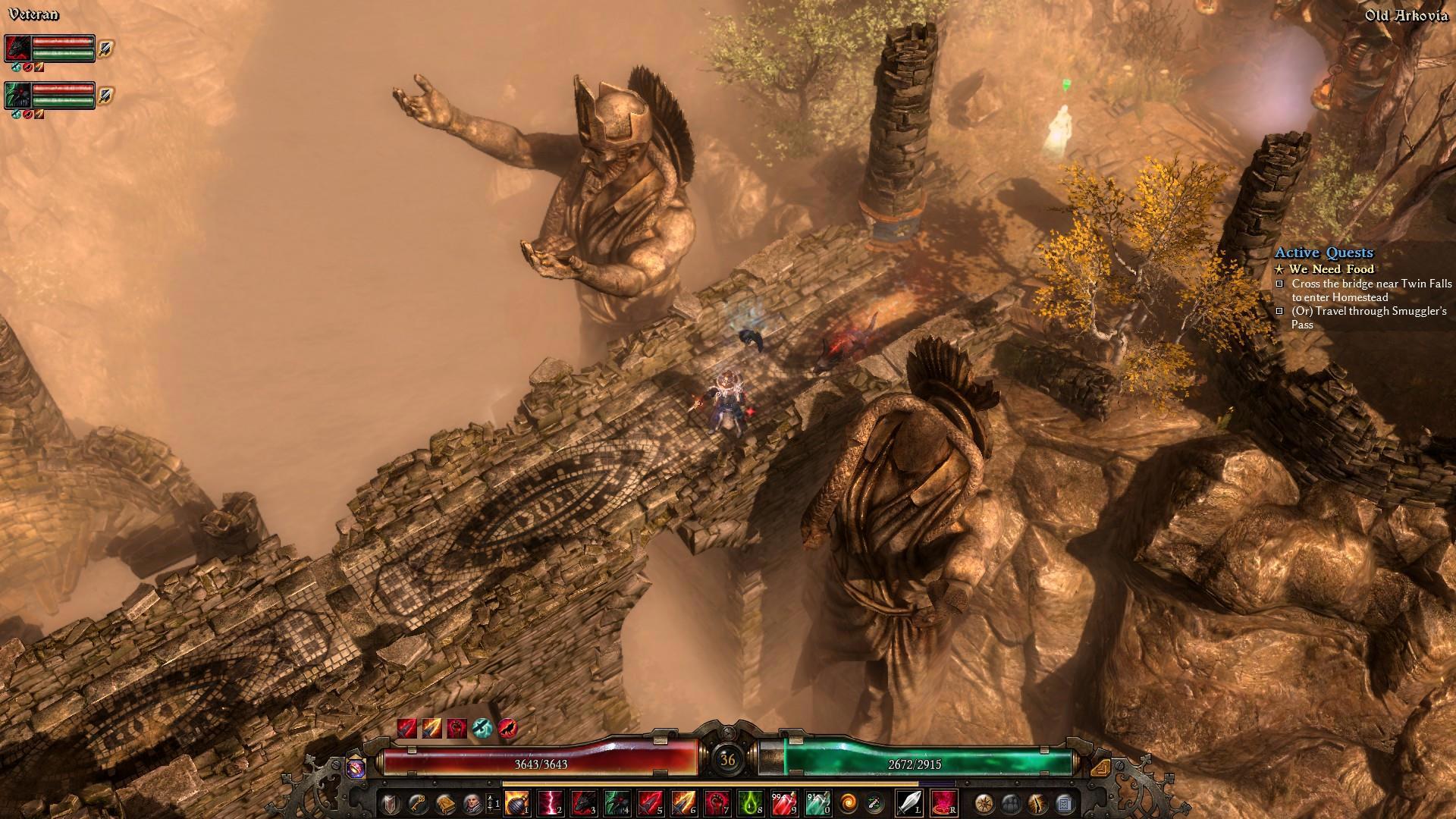Cast the red lightning skill in slot 2
The height and width of the screenshot is (819, 1456).
(x=550, y=802)
